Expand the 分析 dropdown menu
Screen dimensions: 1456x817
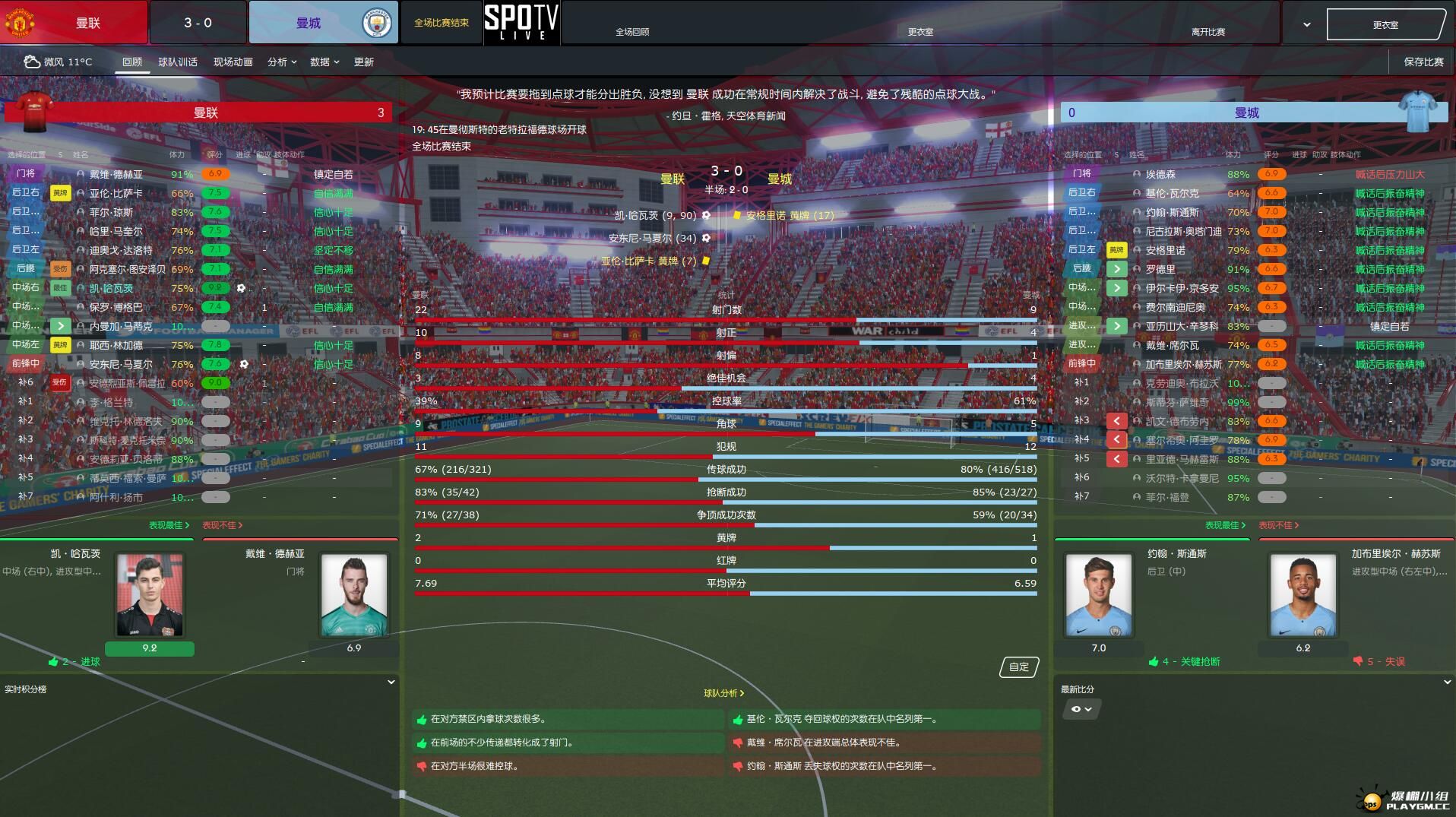[281, 62]
